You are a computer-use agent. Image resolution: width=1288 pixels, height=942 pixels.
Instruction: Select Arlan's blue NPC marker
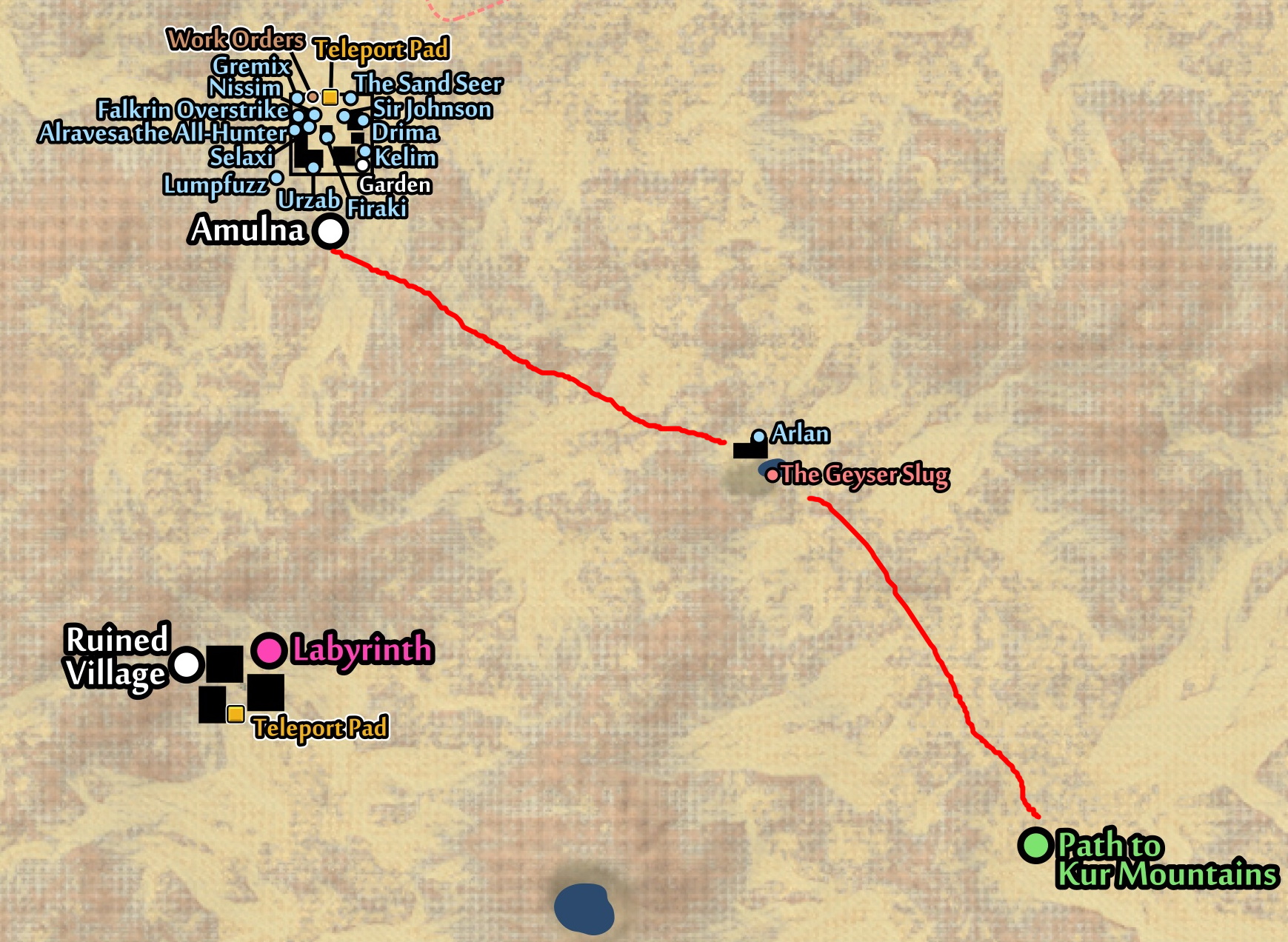coord(758,436)
